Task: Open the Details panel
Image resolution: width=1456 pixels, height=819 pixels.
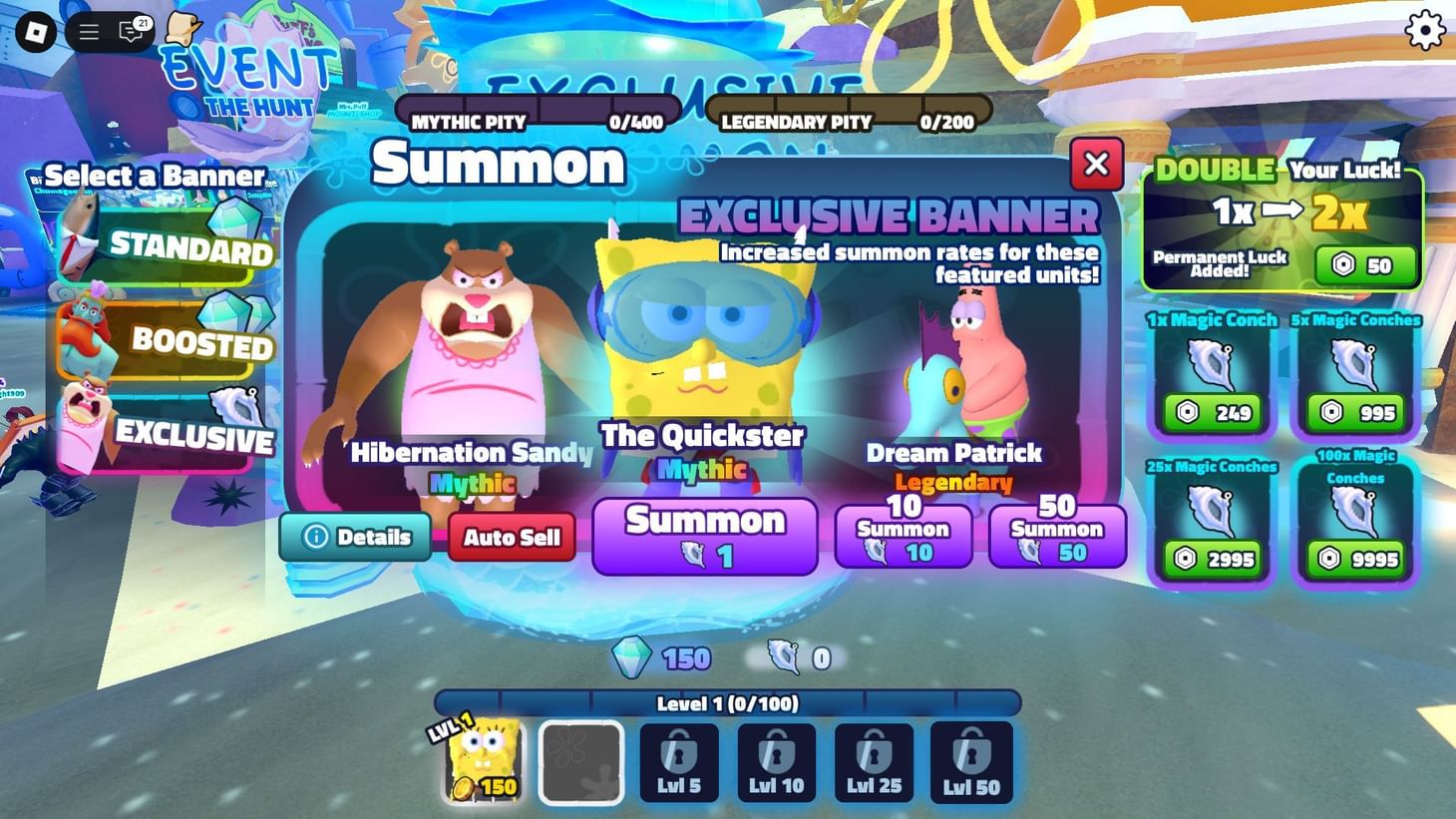Action: tap(354, 537)
